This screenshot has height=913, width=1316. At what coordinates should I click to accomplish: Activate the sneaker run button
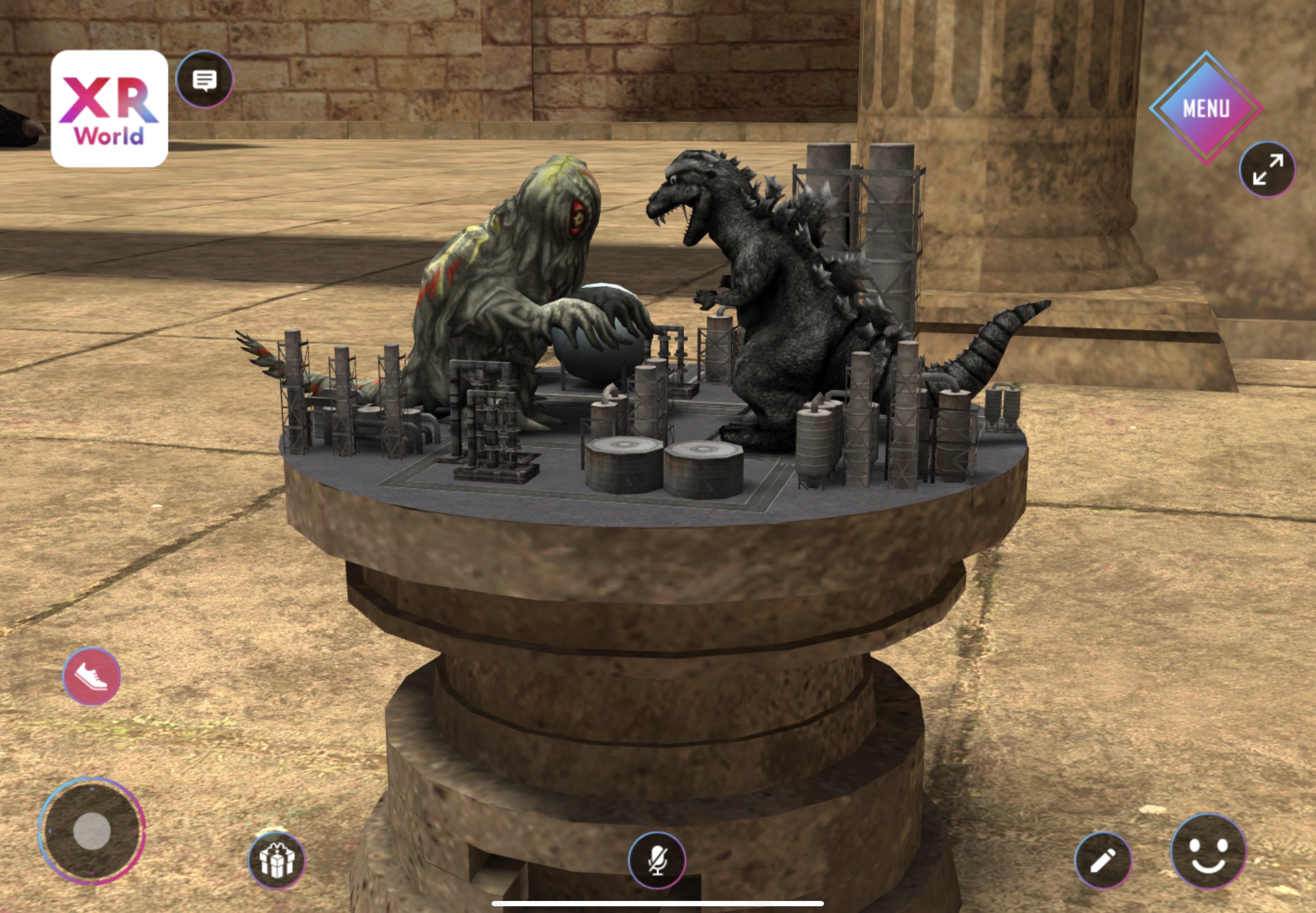point(92,676)
